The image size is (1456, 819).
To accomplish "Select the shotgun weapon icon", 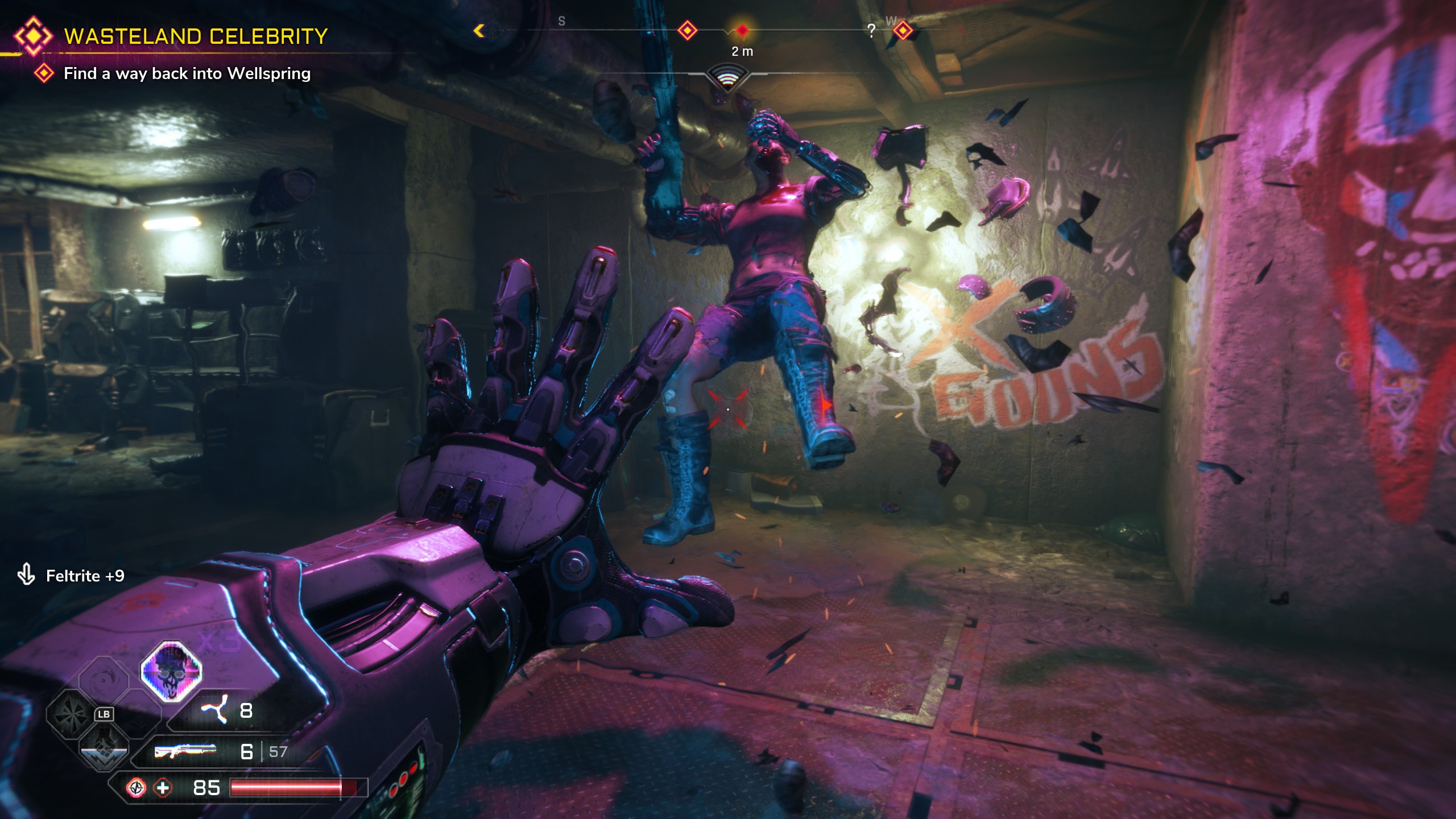I will (185, 751).
